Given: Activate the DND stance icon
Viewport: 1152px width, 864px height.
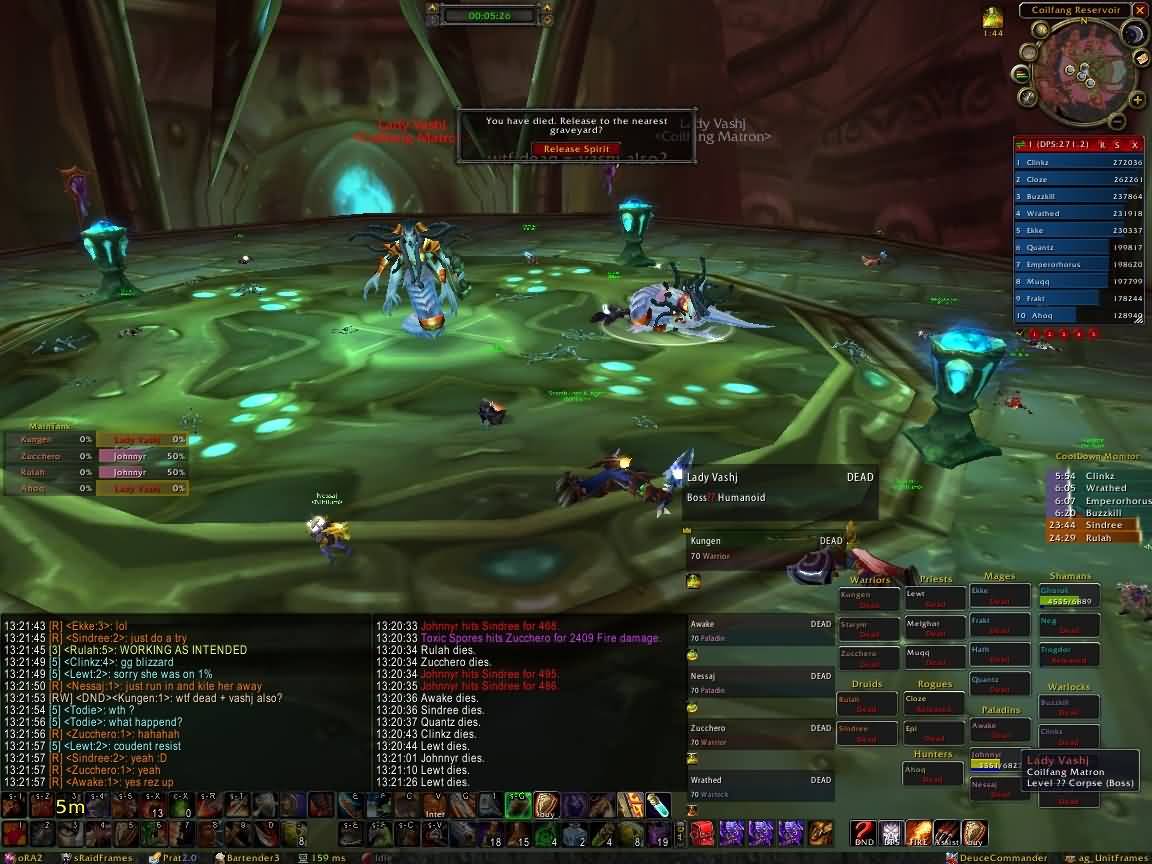Looking at the screenshot, I should [x=863, y=833].
